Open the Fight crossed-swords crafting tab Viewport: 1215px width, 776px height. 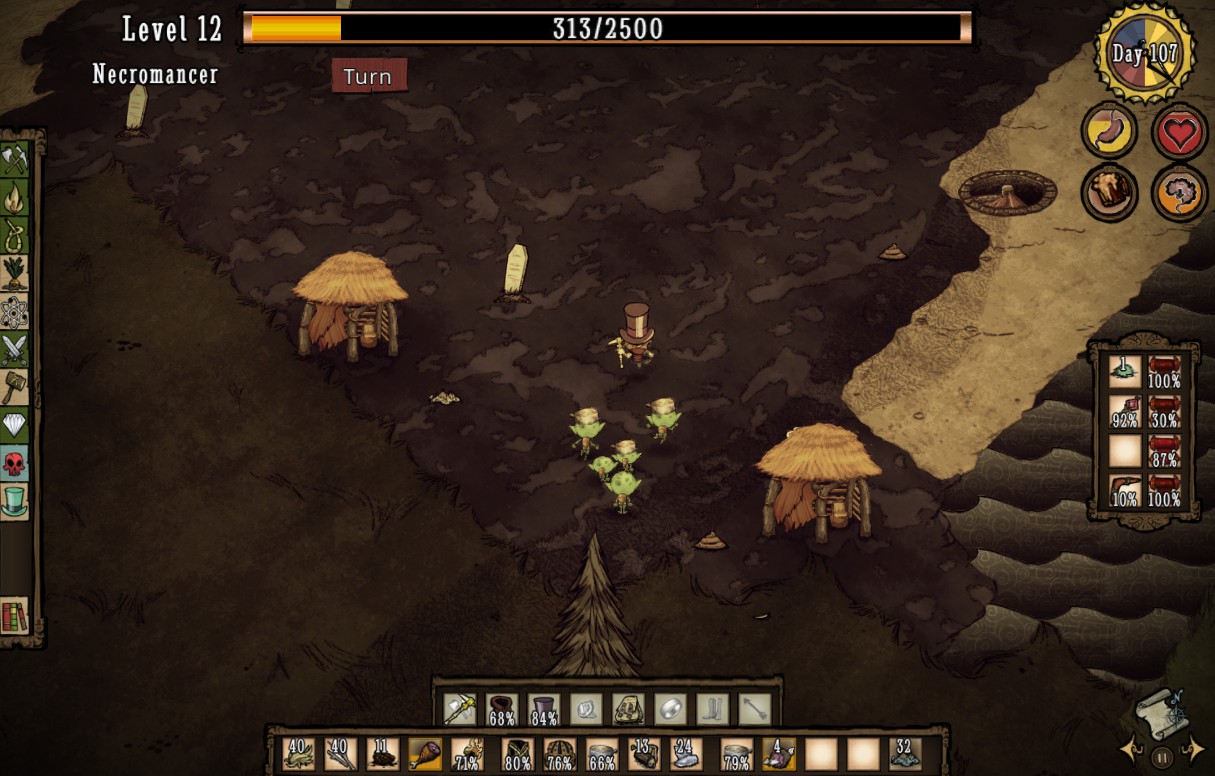15,350
